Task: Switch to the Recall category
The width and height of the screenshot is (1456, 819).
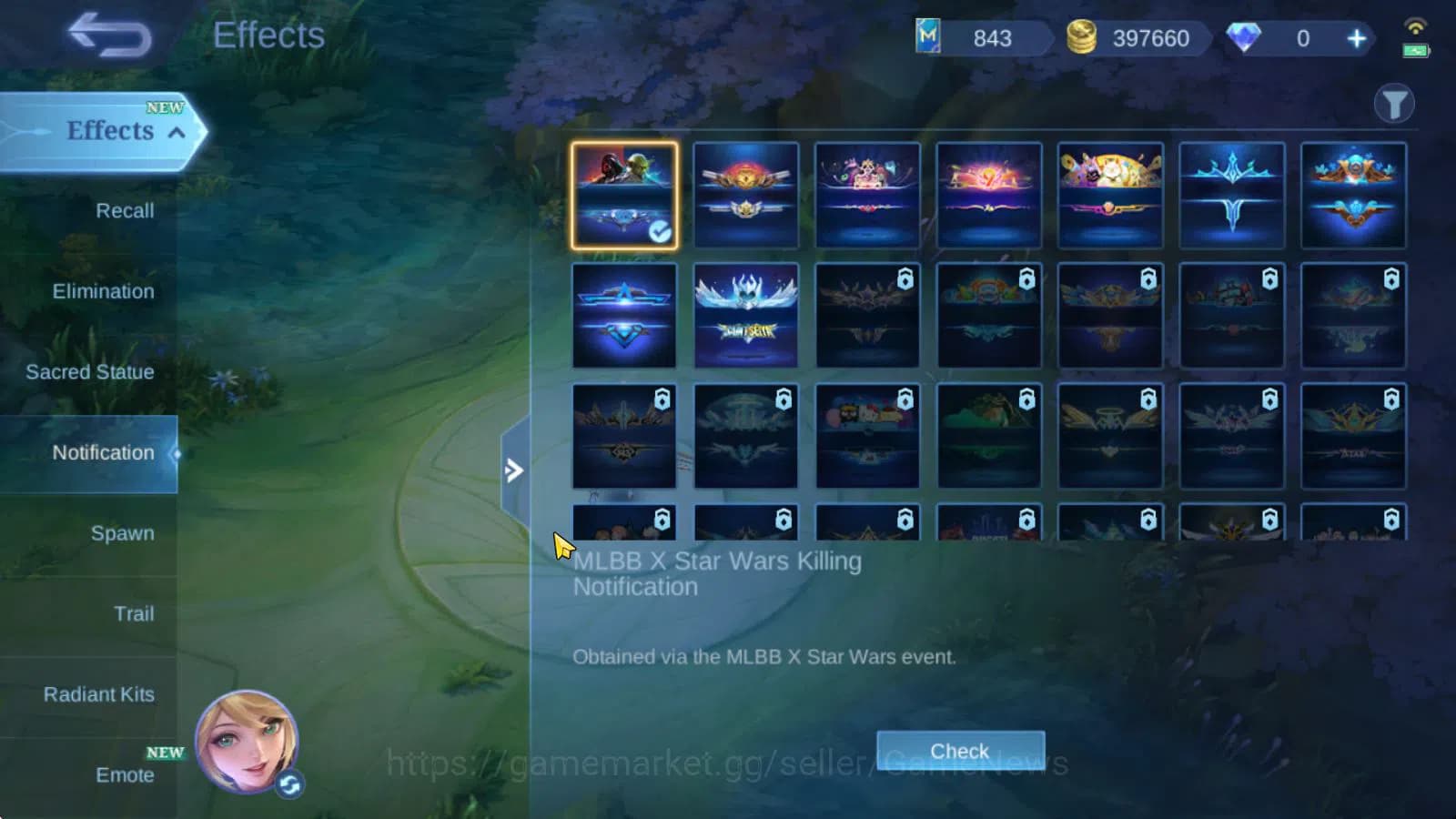Action: pos(123,210)
